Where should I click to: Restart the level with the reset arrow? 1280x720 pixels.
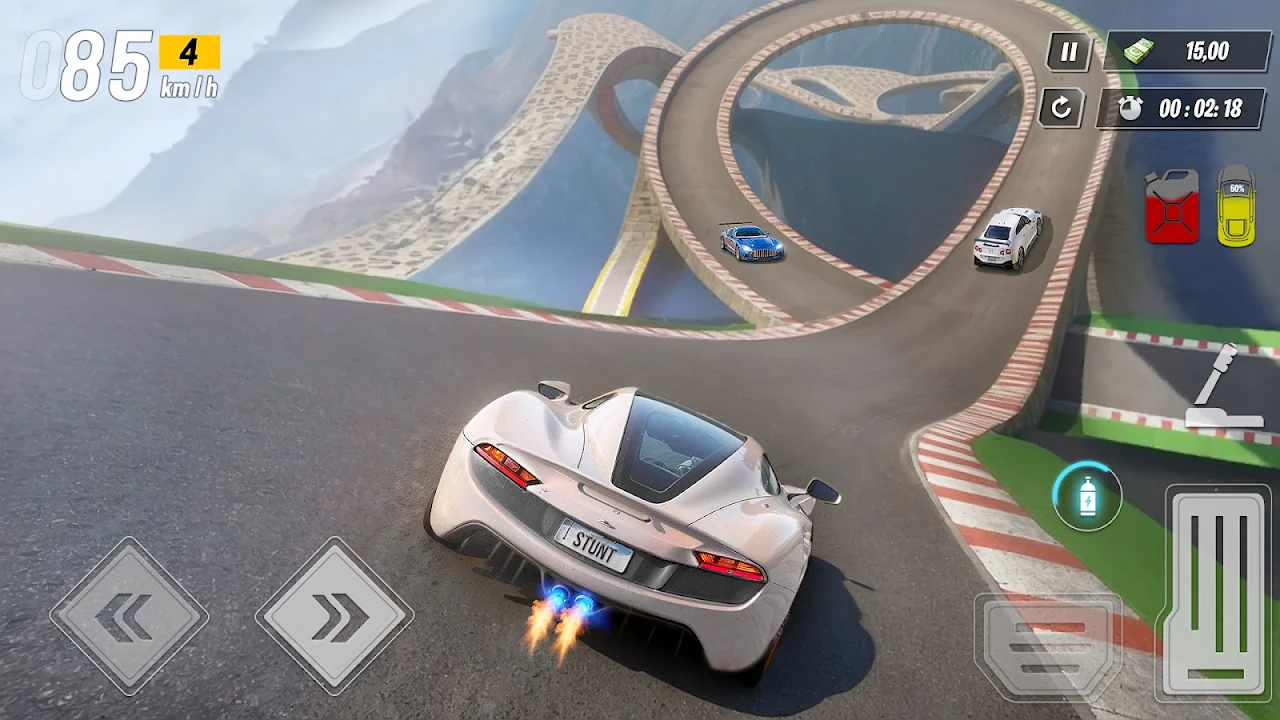point(1061,107)
